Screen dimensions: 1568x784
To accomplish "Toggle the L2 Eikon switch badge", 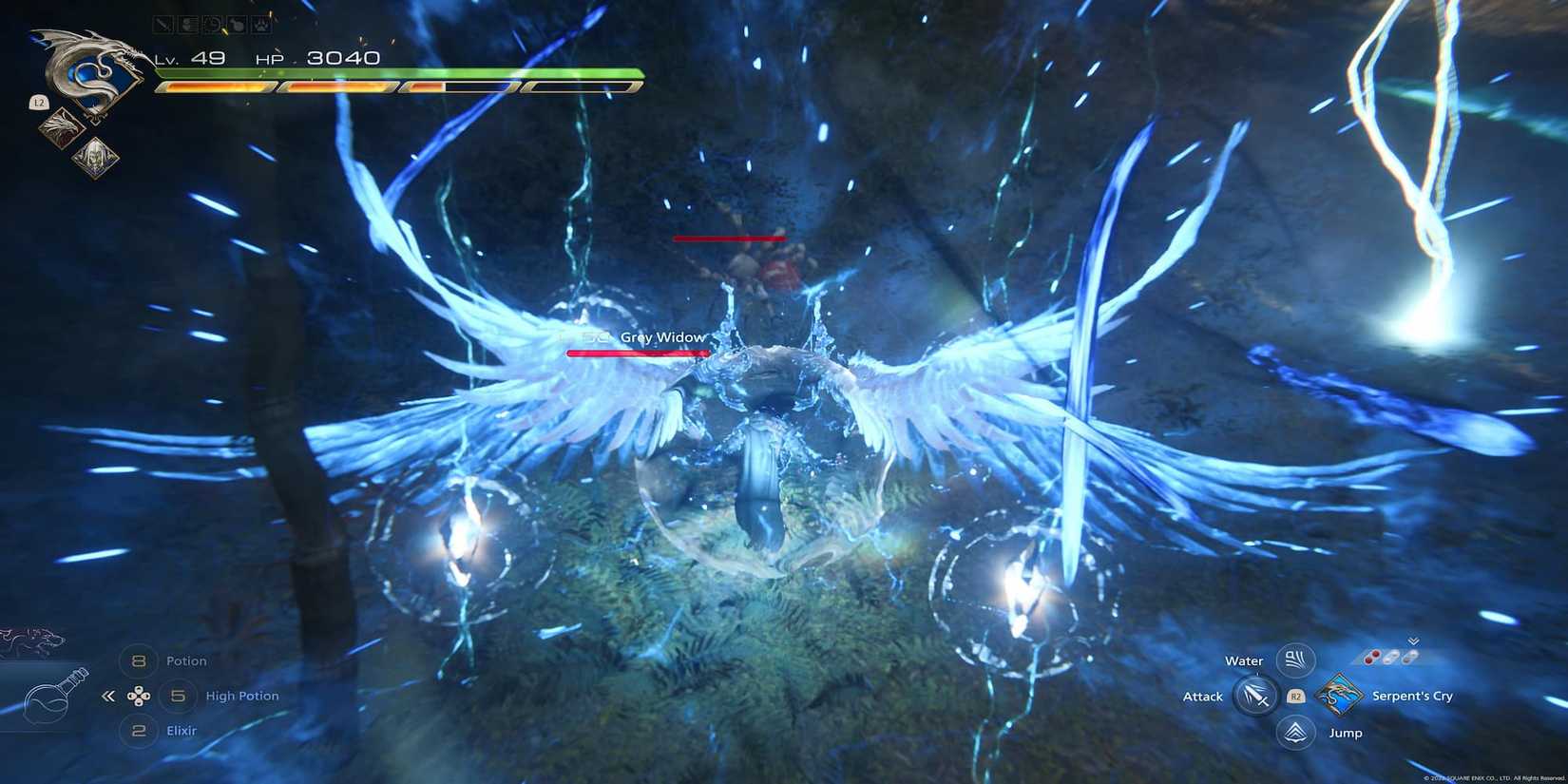I will pos(39,101).
